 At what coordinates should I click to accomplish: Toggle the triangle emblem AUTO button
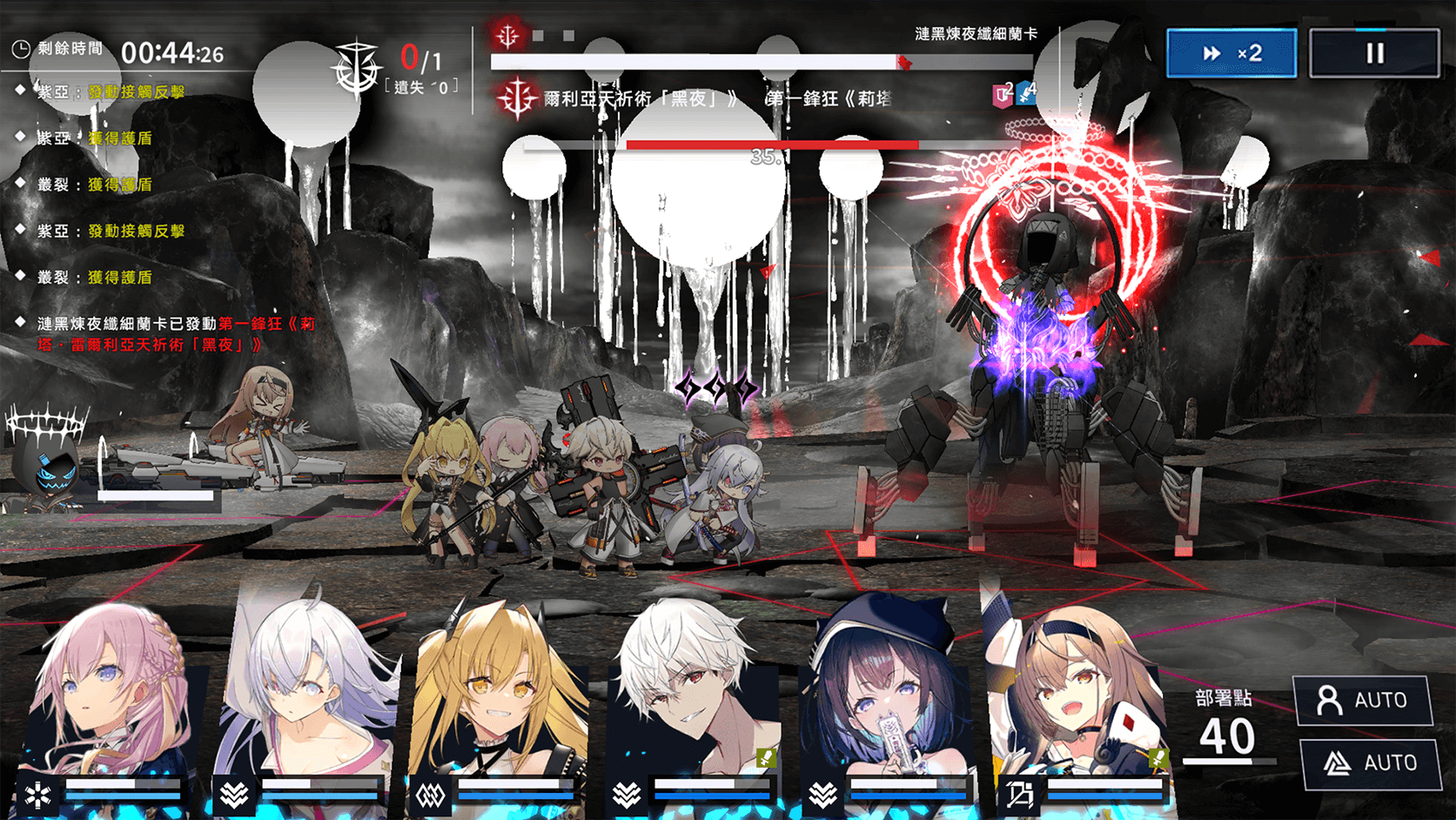coord(1370,763)
